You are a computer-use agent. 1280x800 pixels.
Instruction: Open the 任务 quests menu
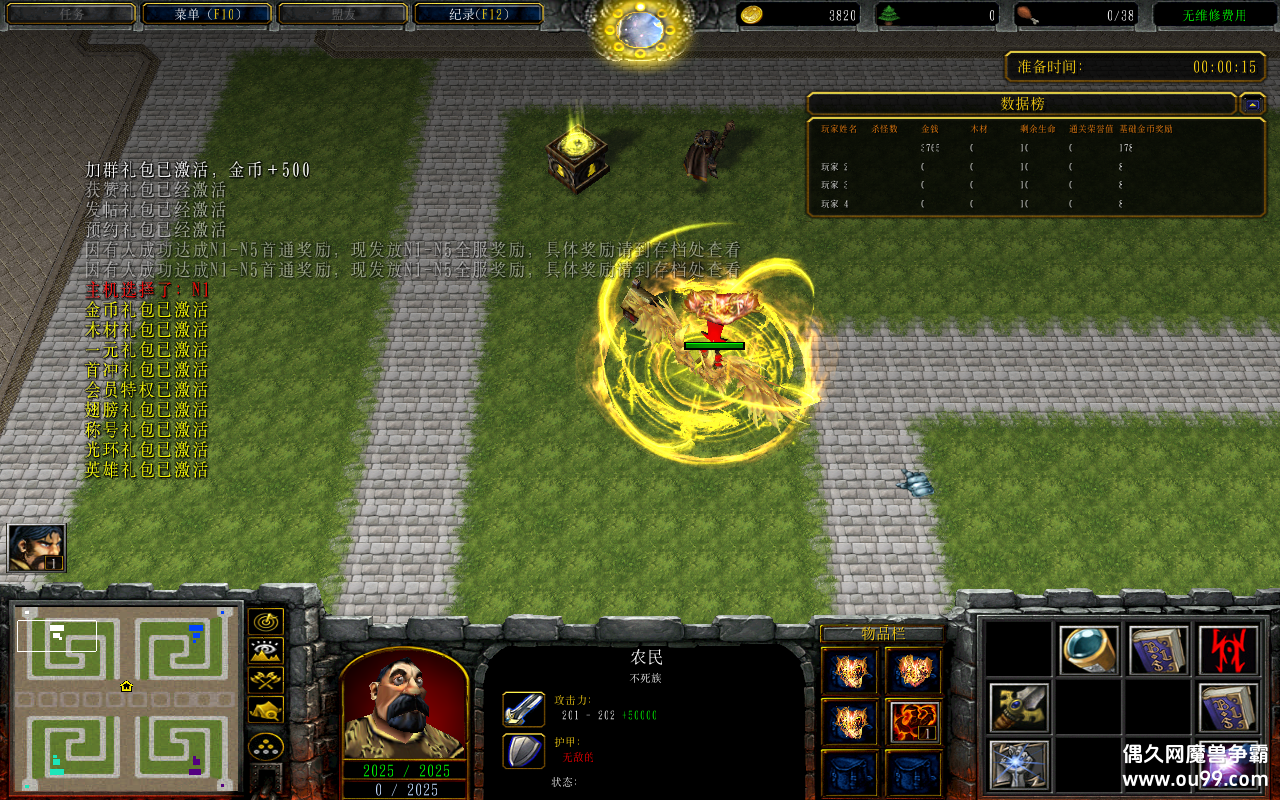71,14
